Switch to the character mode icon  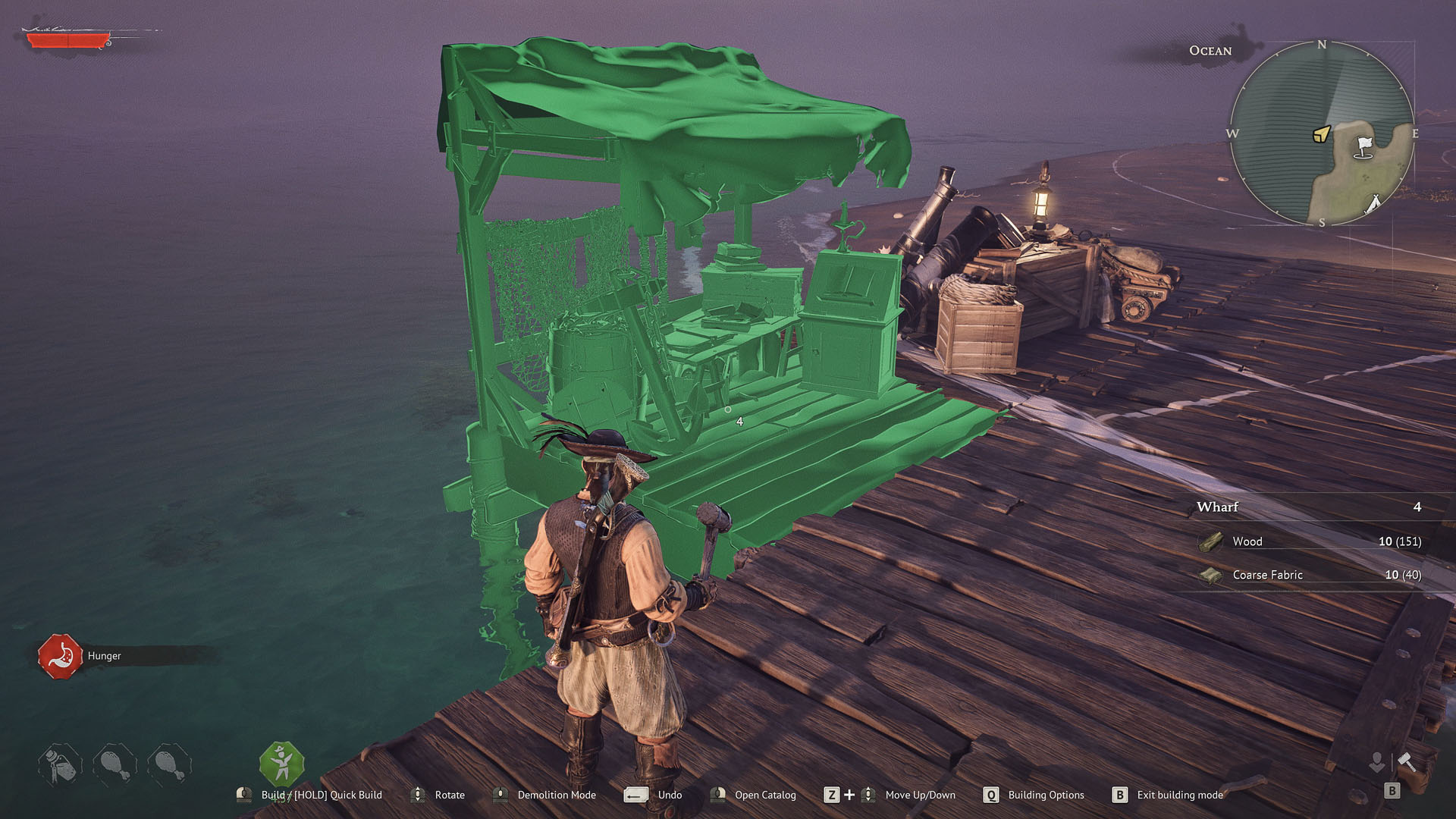pos(1376,761)
